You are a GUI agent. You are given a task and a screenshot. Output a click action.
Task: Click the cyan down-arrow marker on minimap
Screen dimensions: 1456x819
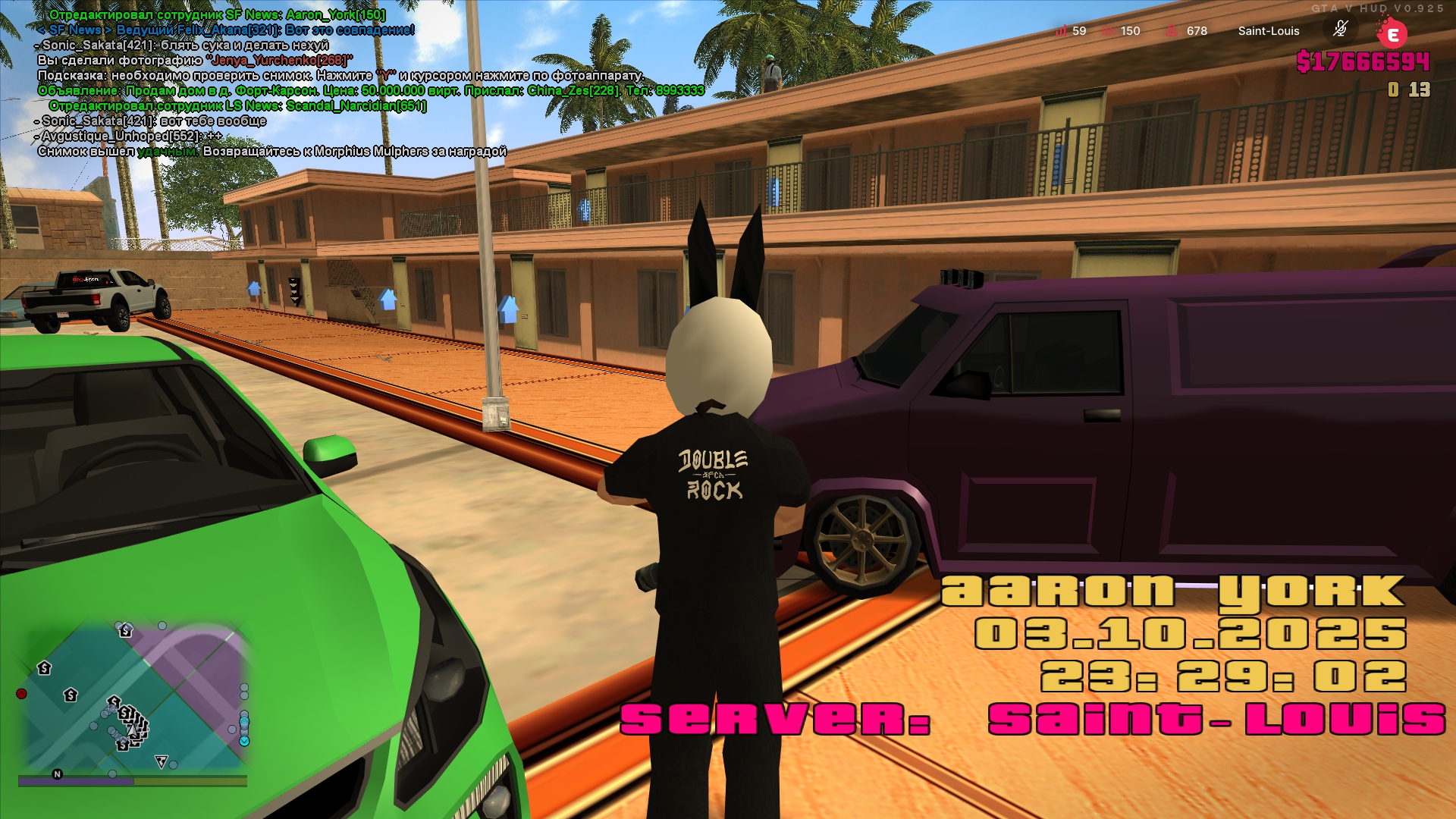244,741
